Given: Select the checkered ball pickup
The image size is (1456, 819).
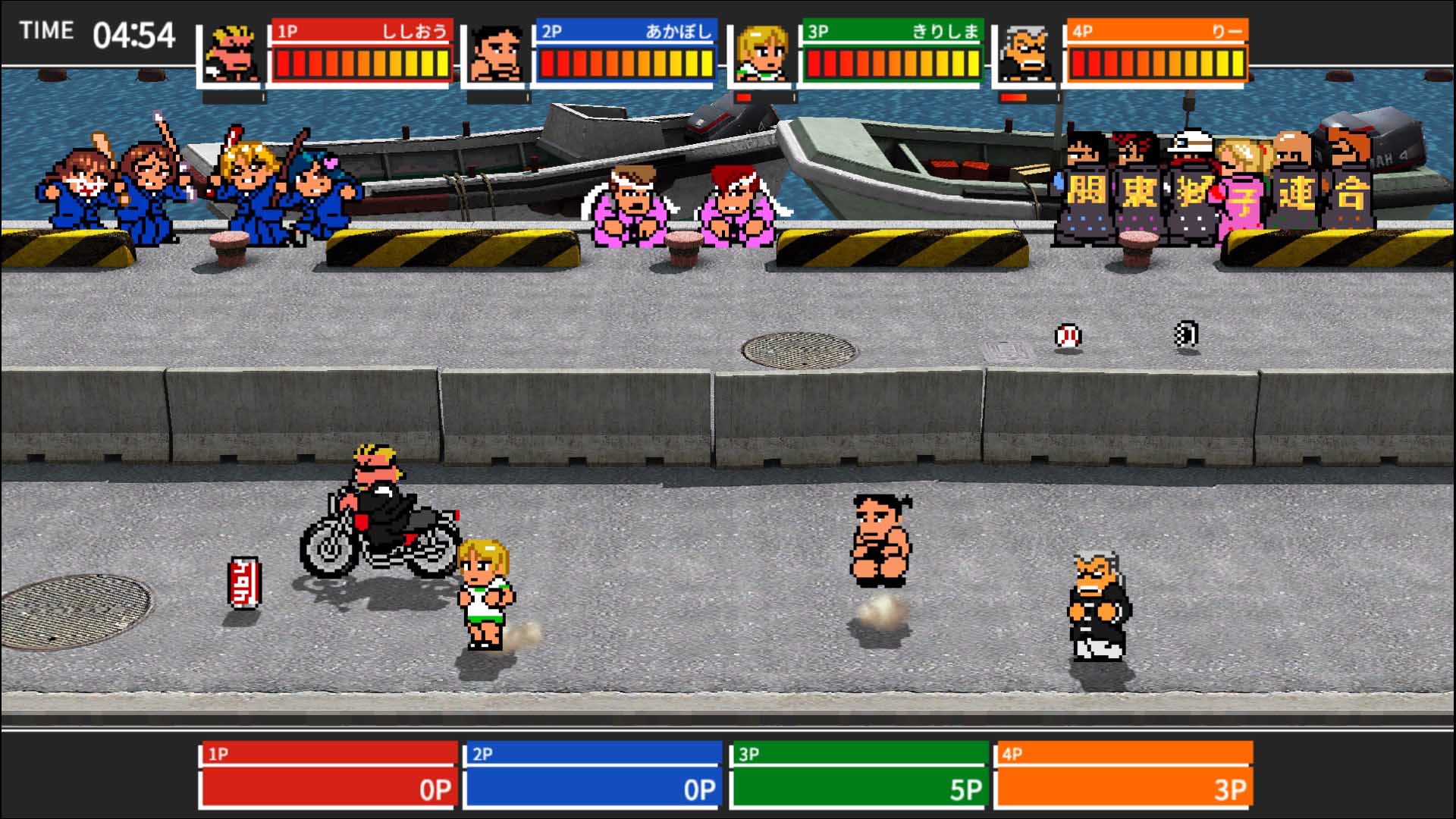Looking at the screenshot, I should 1187,334.
